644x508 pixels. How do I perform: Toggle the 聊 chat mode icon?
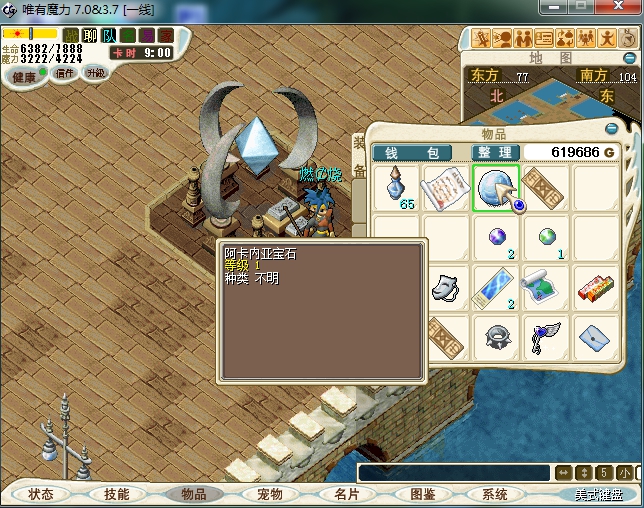(90, 35)
